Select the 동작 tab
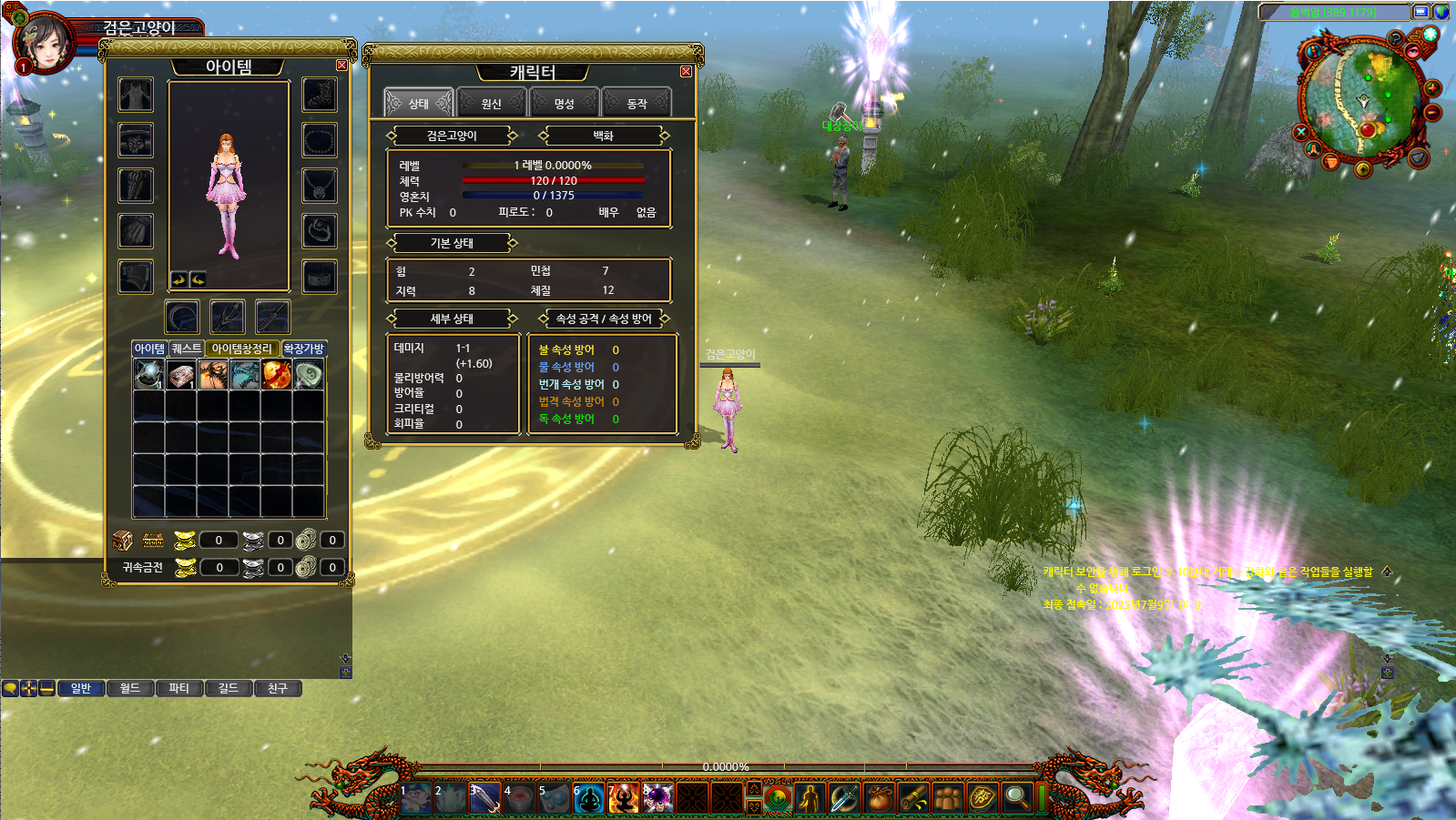The height and width of the screenshot is (820, 1456). tap(636, 104)
